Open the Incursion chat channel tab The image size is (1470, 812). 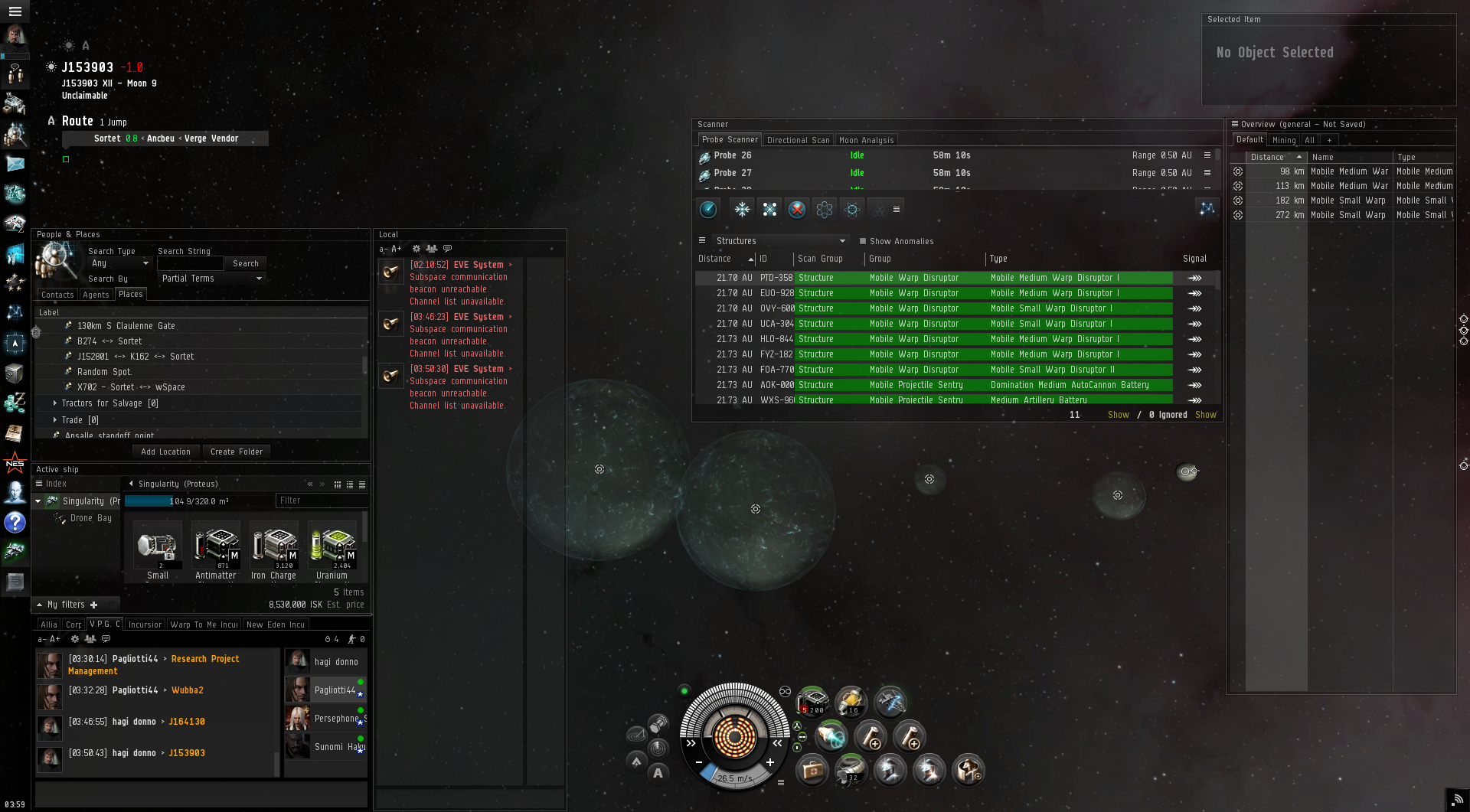[145, 624]
